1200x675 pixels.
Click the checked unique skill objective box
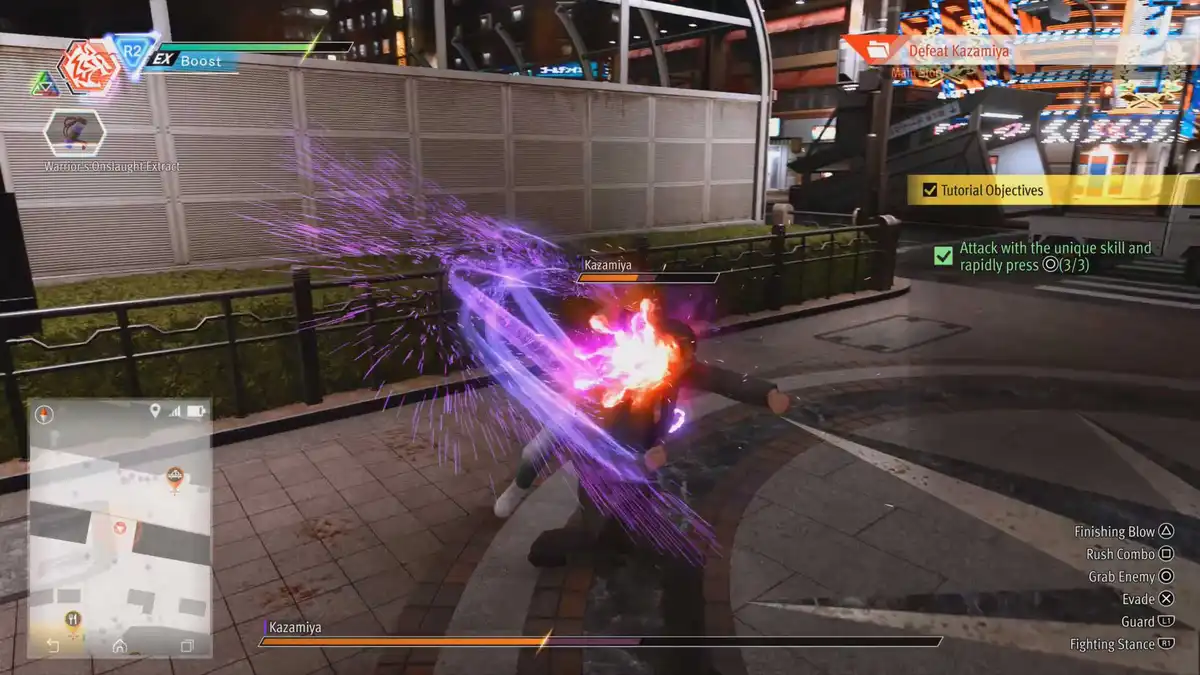point(943,256)
